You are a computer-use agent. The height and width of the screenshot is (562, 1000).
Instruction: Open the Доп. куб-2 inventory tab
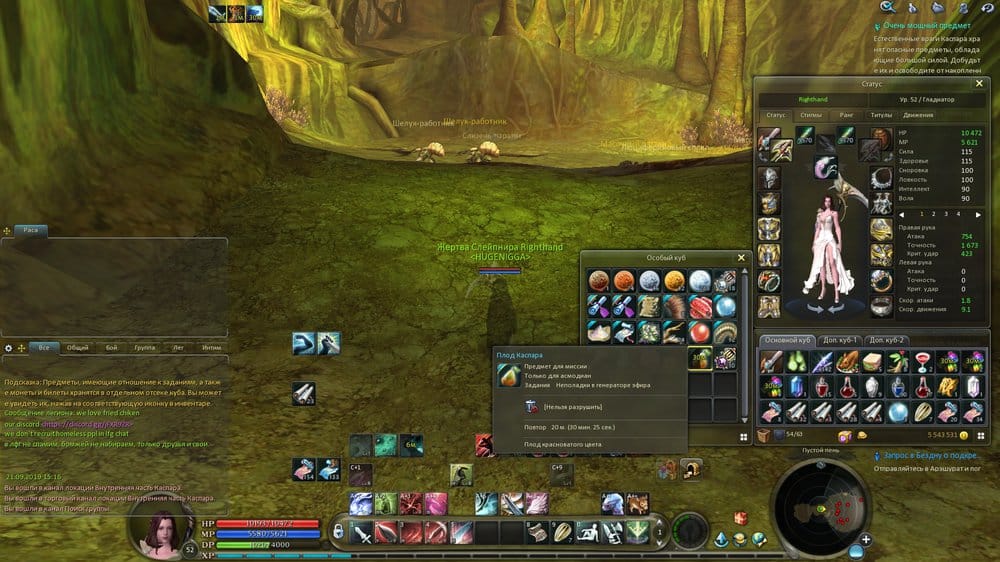pos(888,340)
